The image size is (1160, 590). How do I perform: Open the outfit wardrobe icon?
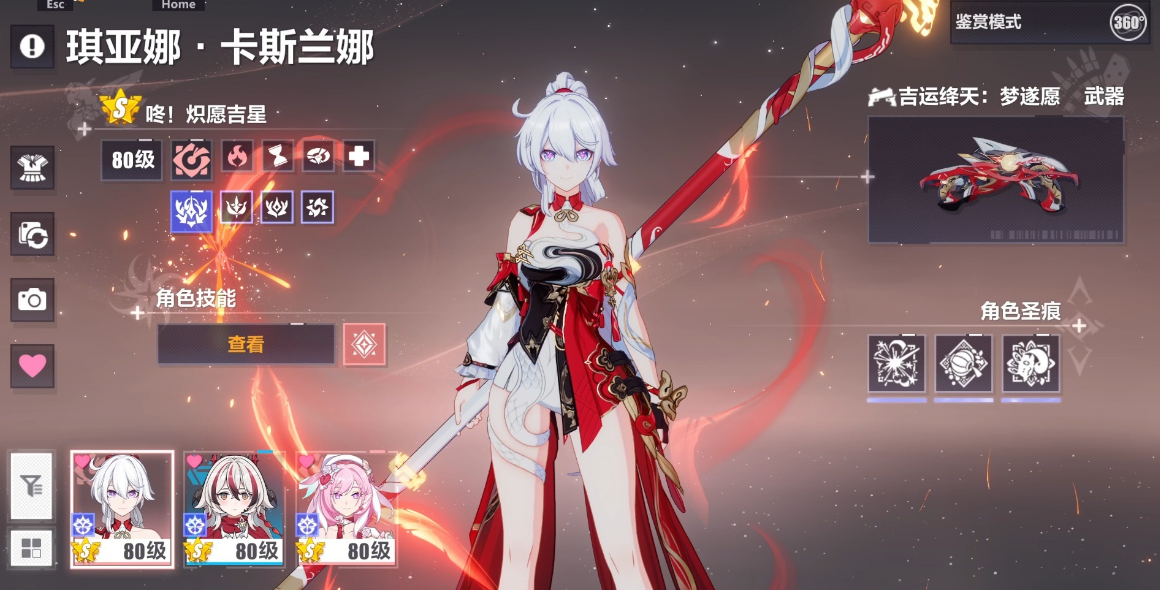(32, 168)
